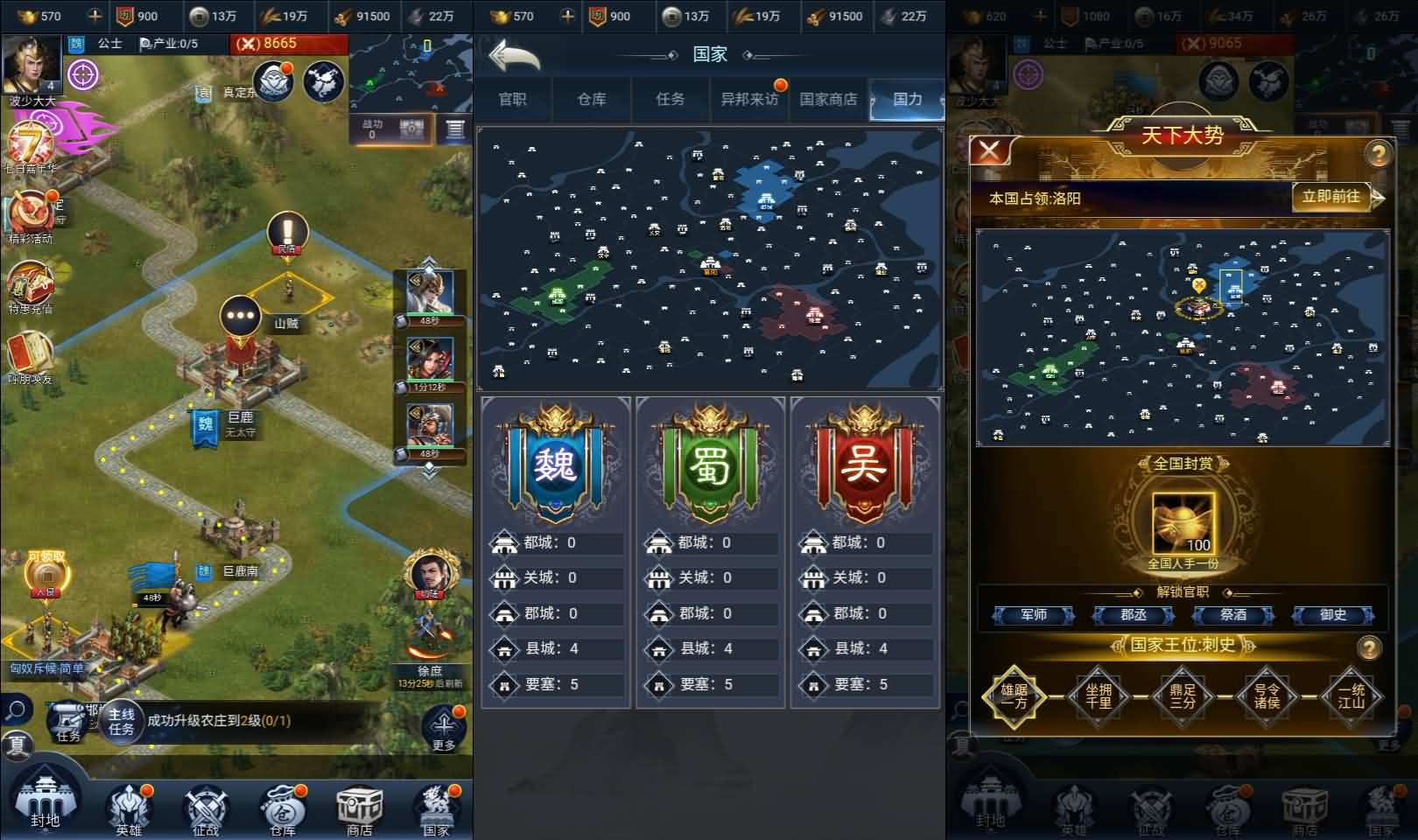Viewport: 1418px width, 840px height.
Task: Tap the help question mark on 天下大势 panel
Action: pos(1380,150)
